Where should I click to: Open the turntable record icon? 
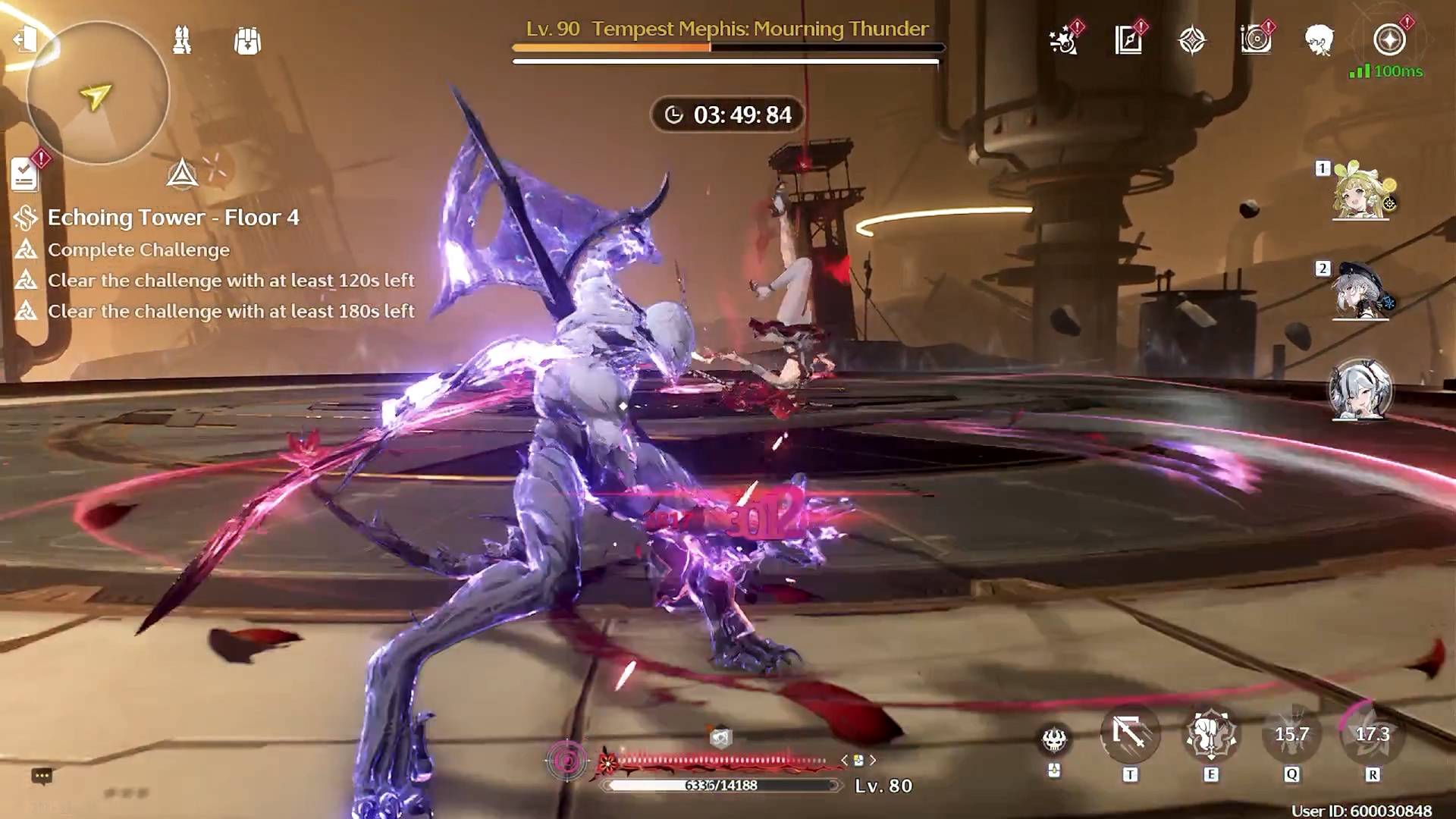tap(1256, 40)
